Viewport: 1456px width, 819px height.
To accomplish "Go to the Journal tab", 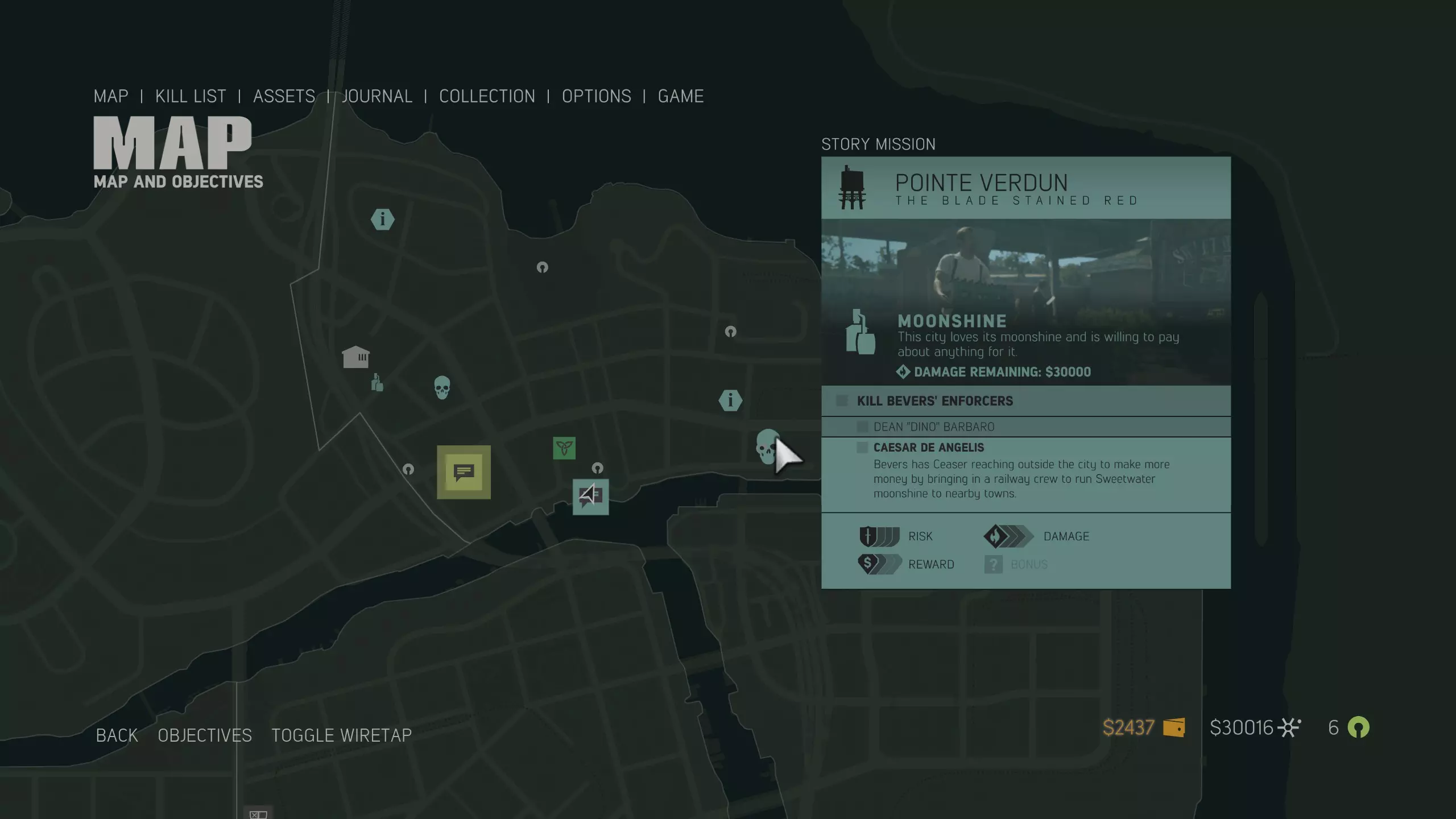I will click(377, 96).
